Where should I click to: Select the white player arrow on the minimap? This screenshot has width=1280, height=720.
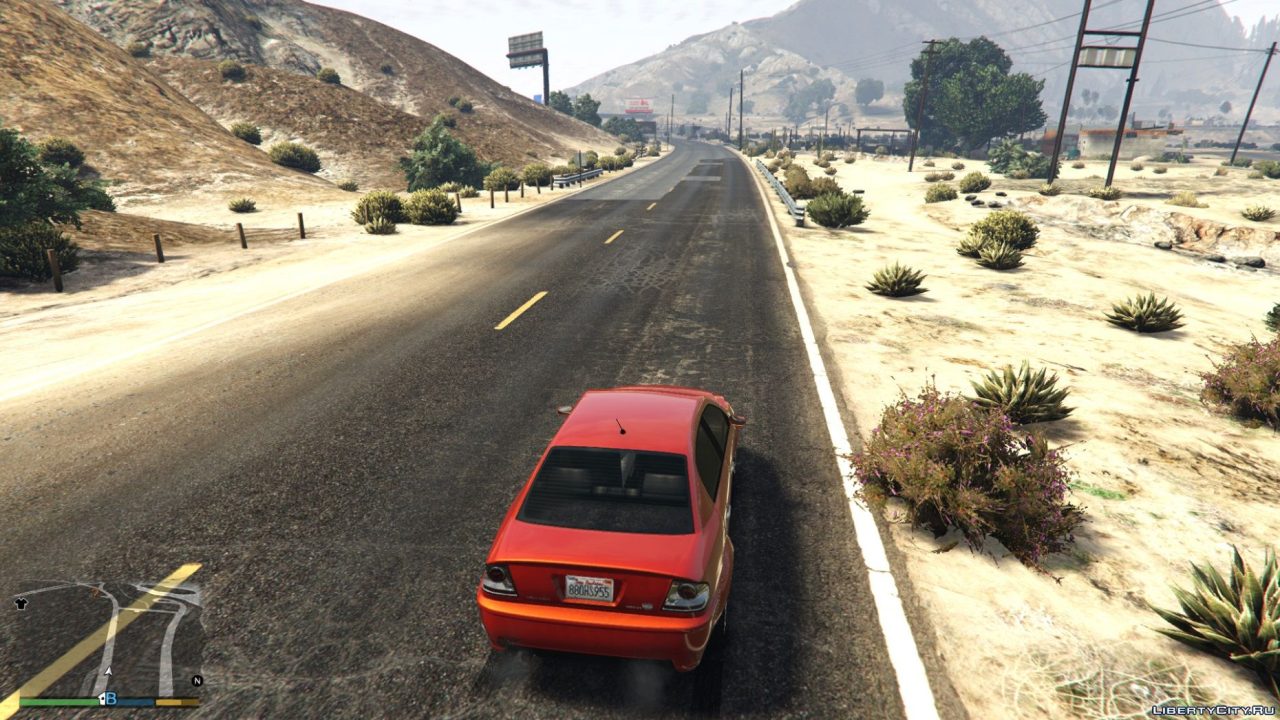point(109,672)
